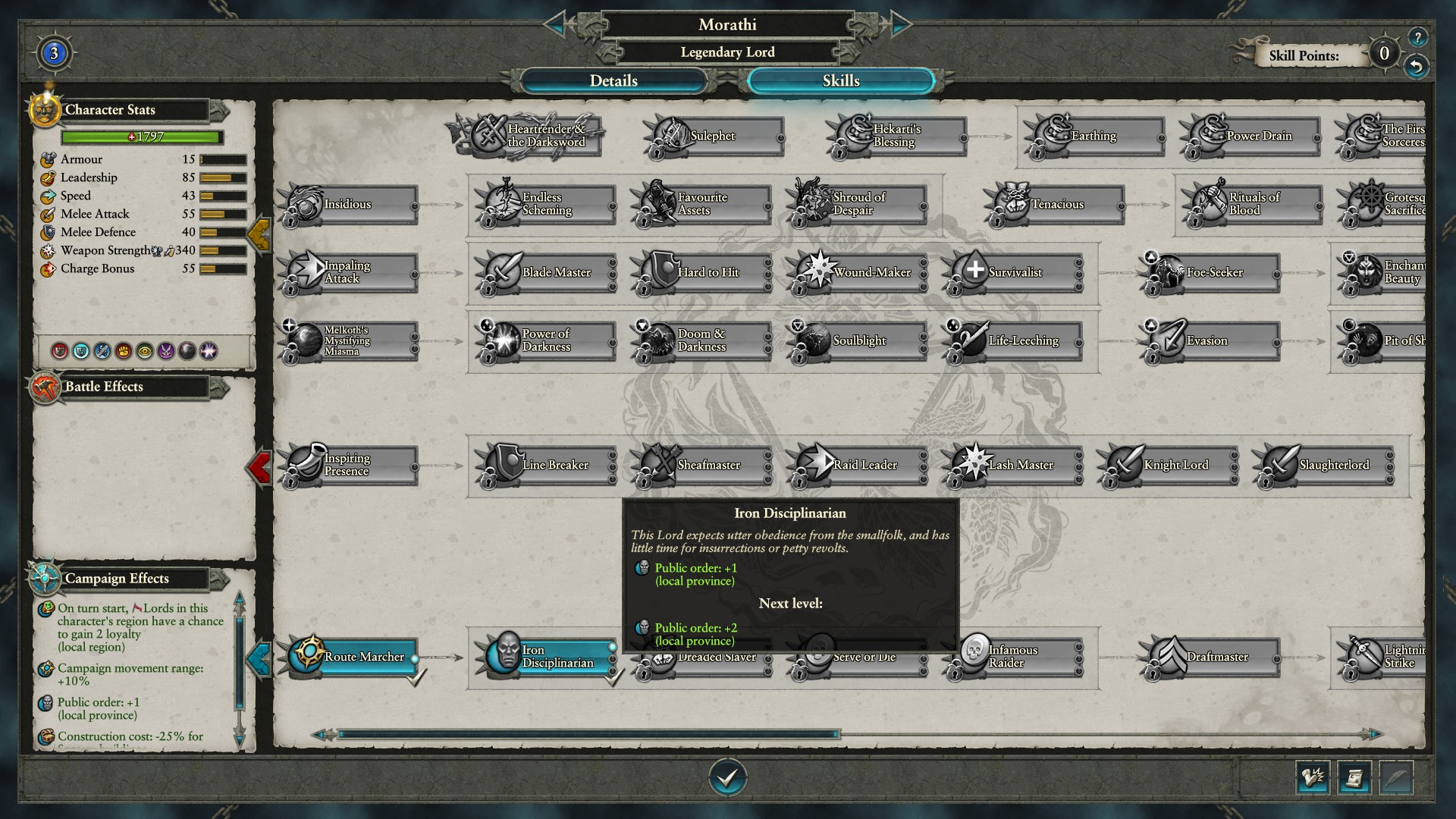Choose the Iron Disciplinarian skill

(548, 657)
